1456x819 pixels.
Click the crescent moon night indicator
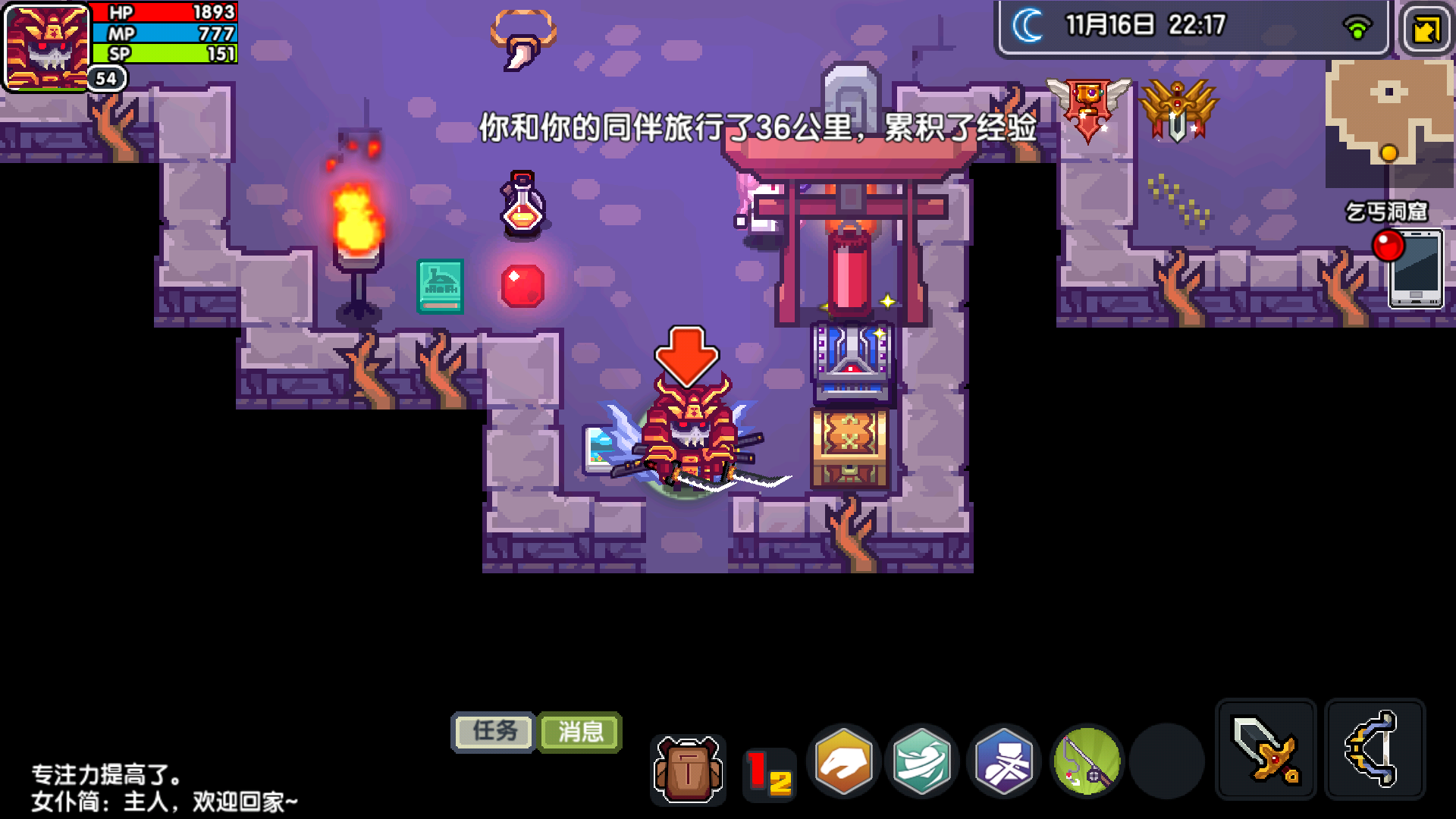(1028, 25)
